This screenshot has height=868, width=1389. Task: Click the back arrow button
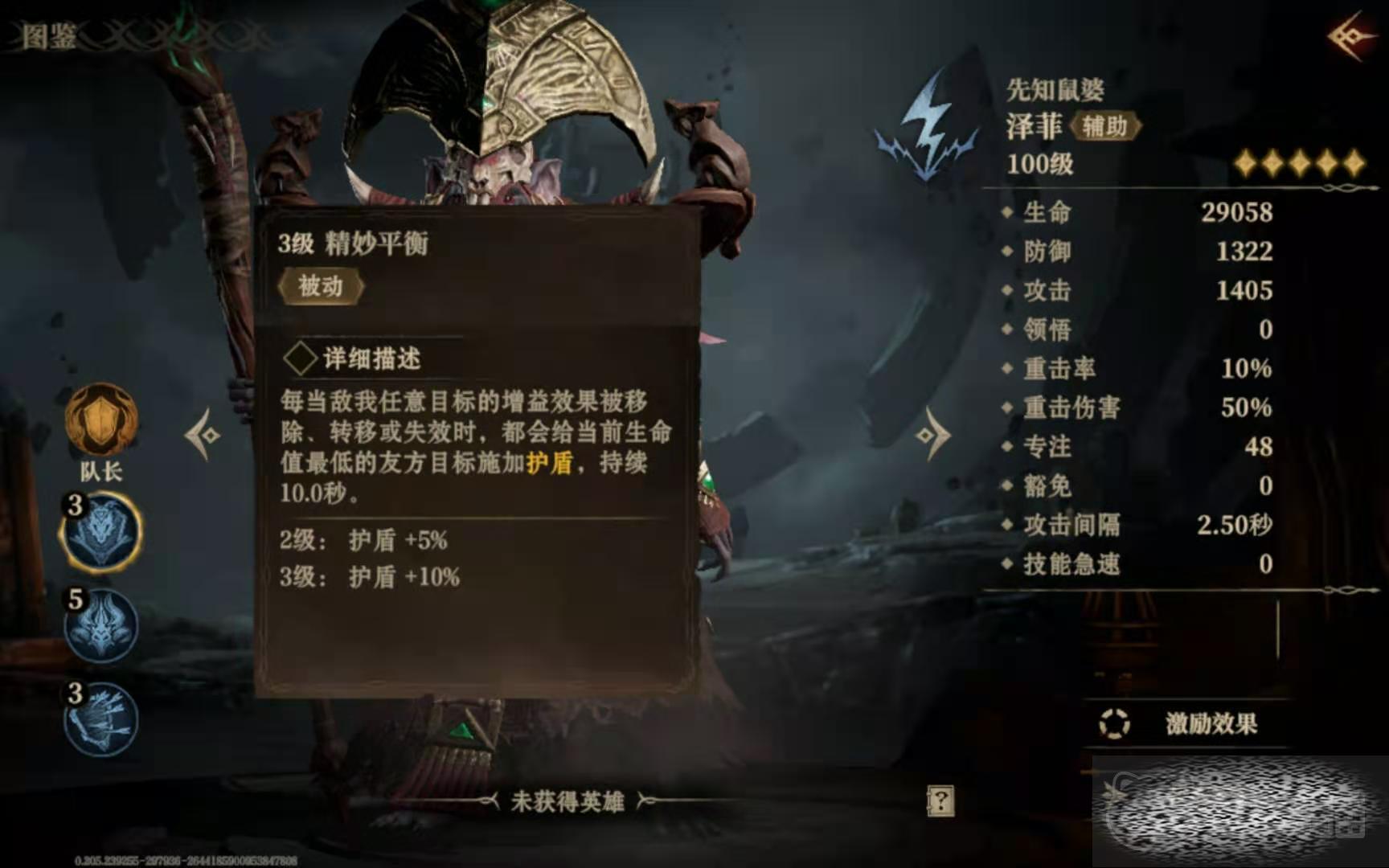tap(1350, 37)
